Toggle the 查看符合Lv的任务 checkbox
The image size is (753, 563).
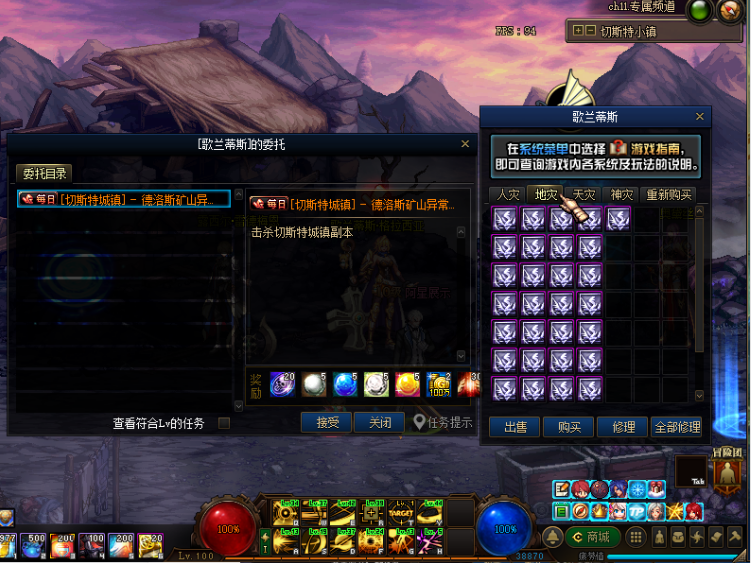(223, 424)
